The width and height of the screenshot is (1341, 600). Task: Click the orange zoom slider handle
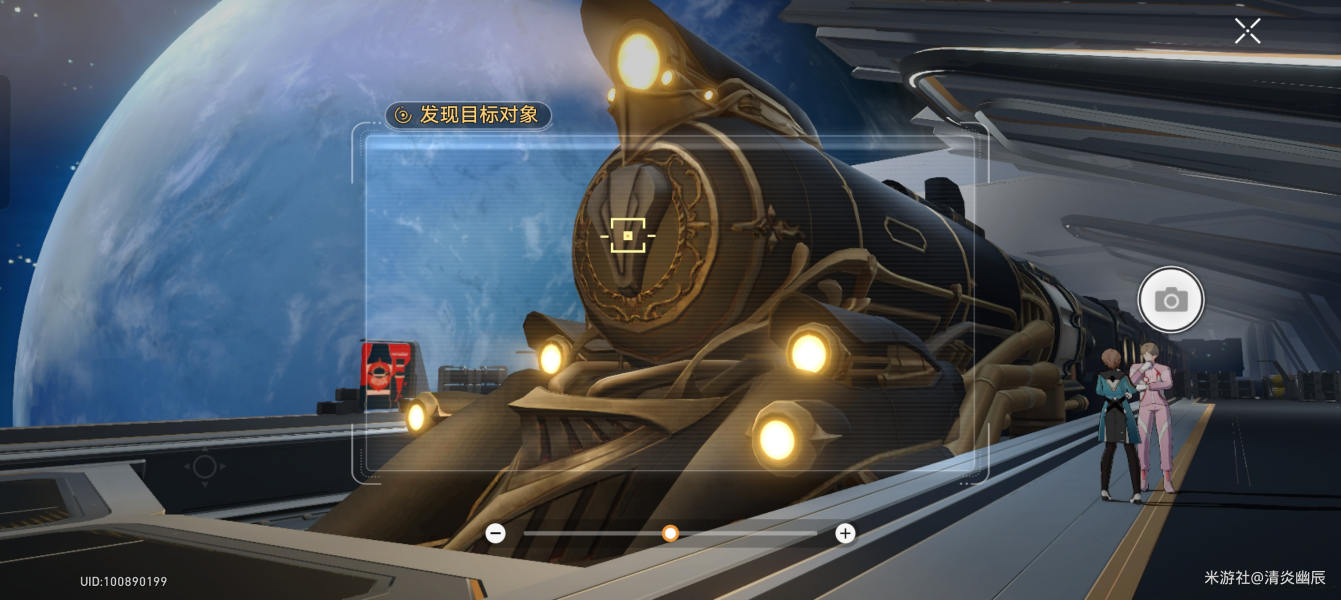[671, 533]
